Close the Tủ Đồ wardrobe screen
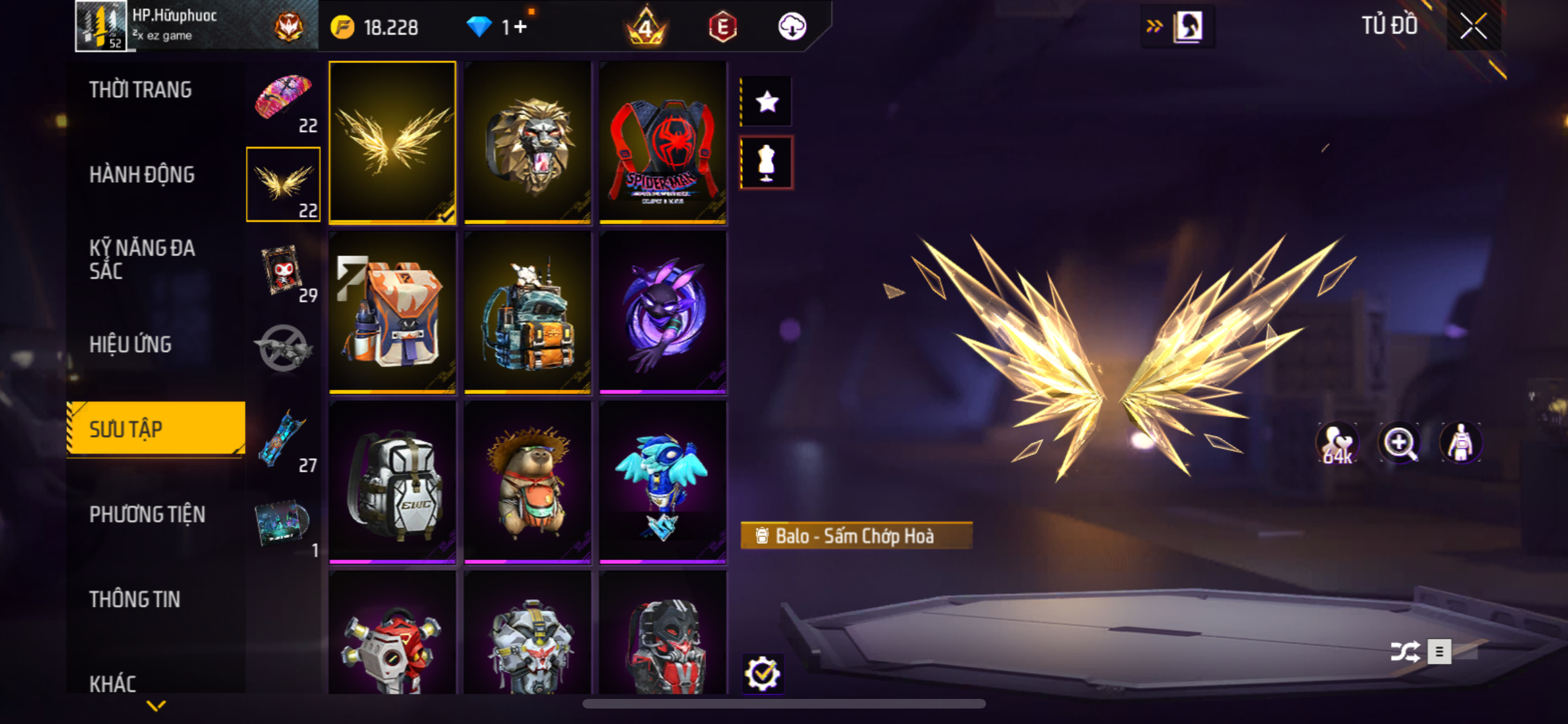 [x=1473, y=26]
